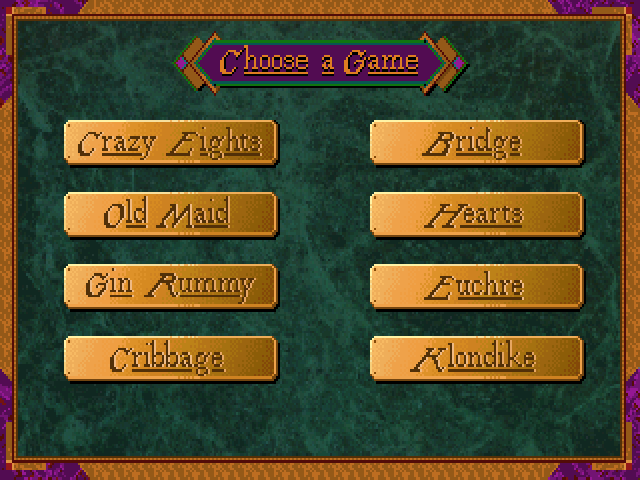The image size is (640, 480).
Task: Select Old Maid from the game list
Action: [170, 214]
